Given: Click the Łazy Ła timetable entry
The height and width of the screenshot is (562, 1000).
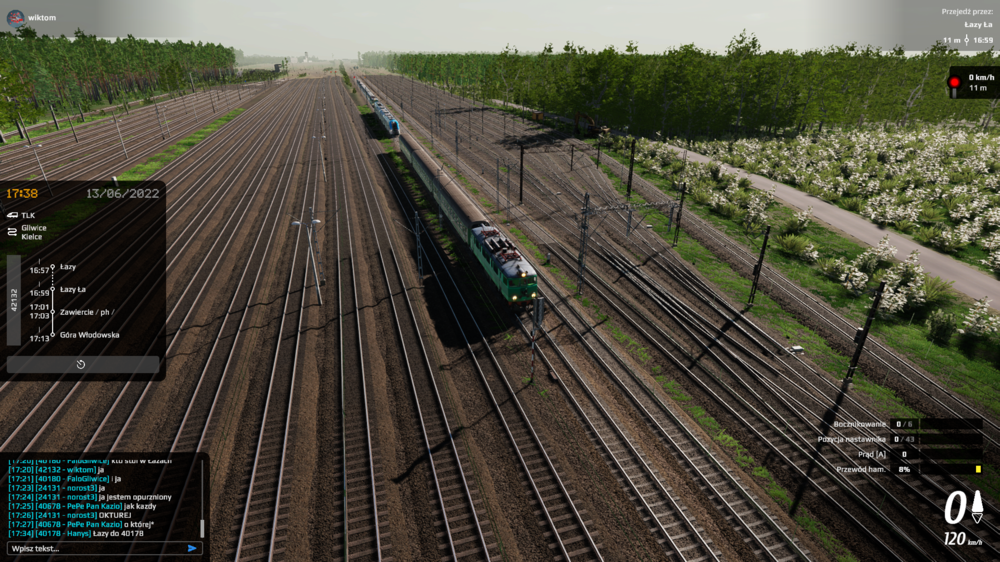Looking at the screenshot, I should pyautogui.click(x=73, y=289).
